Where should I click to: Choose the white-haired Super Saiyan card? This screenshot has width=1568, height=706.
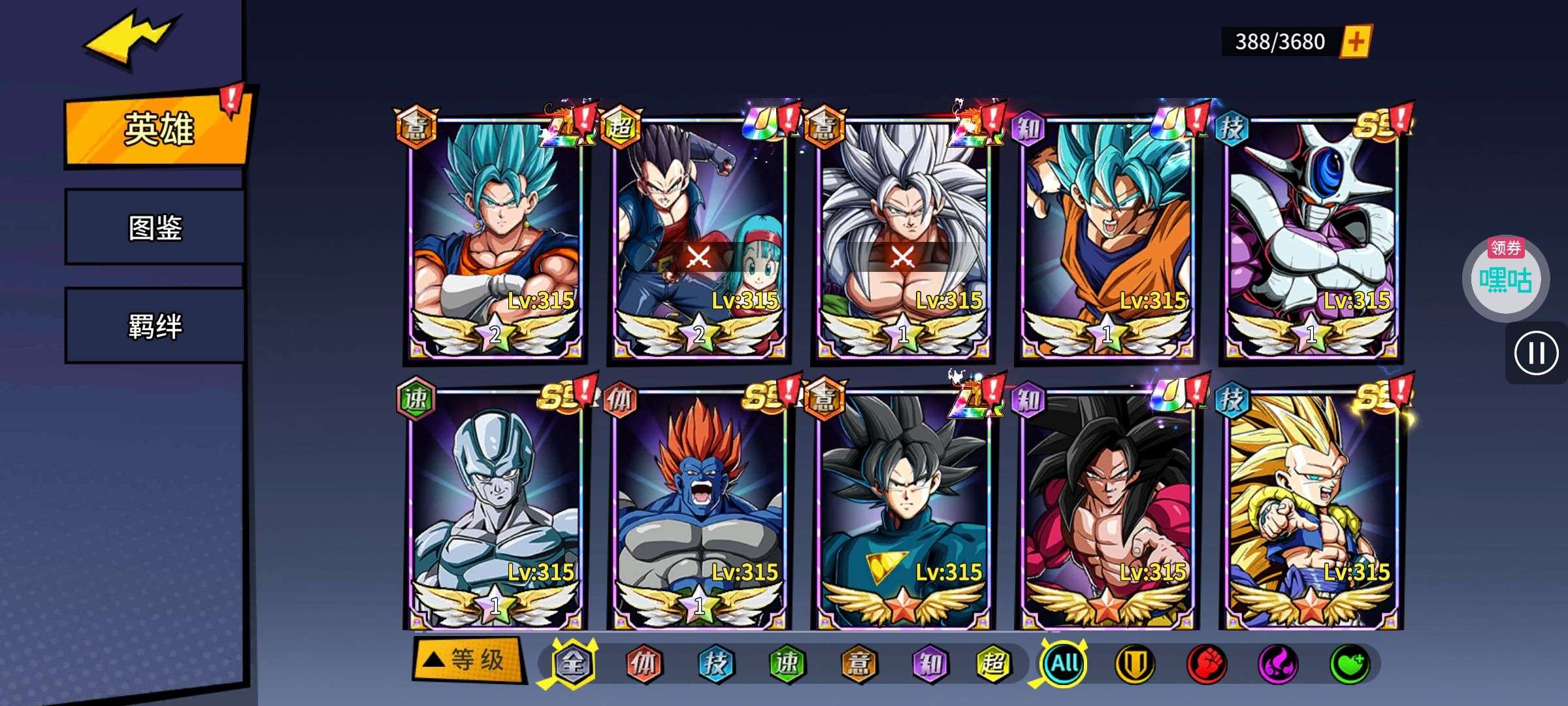[903, 237]
